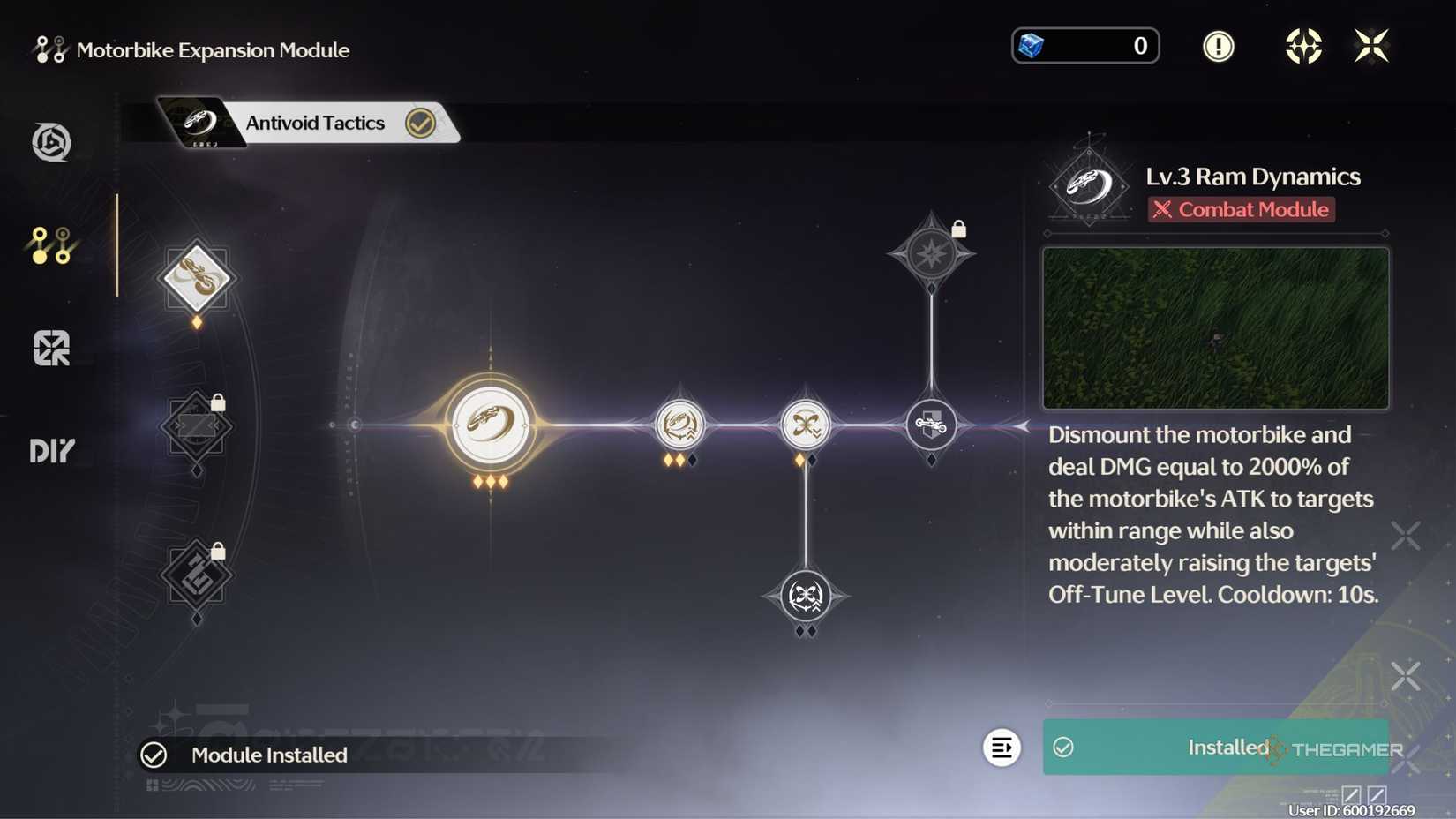This screenshot has width=1456, height=819.
Task: View the grassy gameplay preview thumbnail
Action: (x=1215, y=327)
